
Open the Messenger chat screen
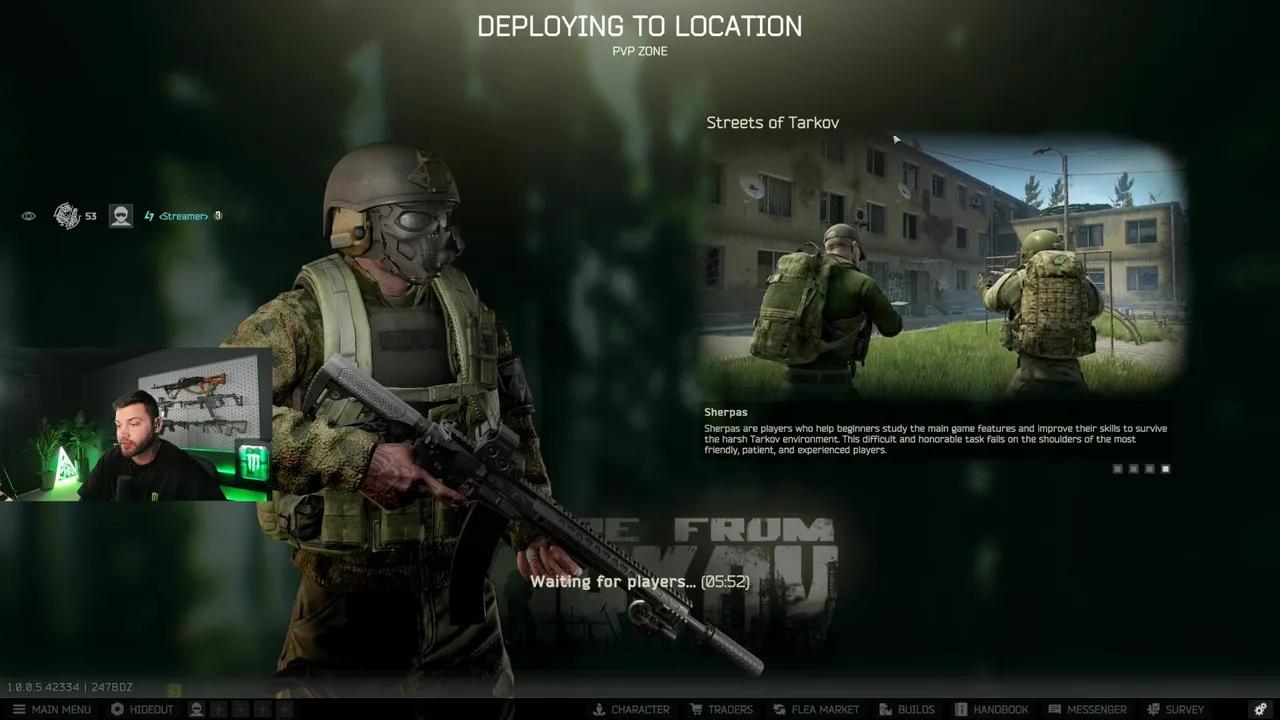[x=1088, y=709]
